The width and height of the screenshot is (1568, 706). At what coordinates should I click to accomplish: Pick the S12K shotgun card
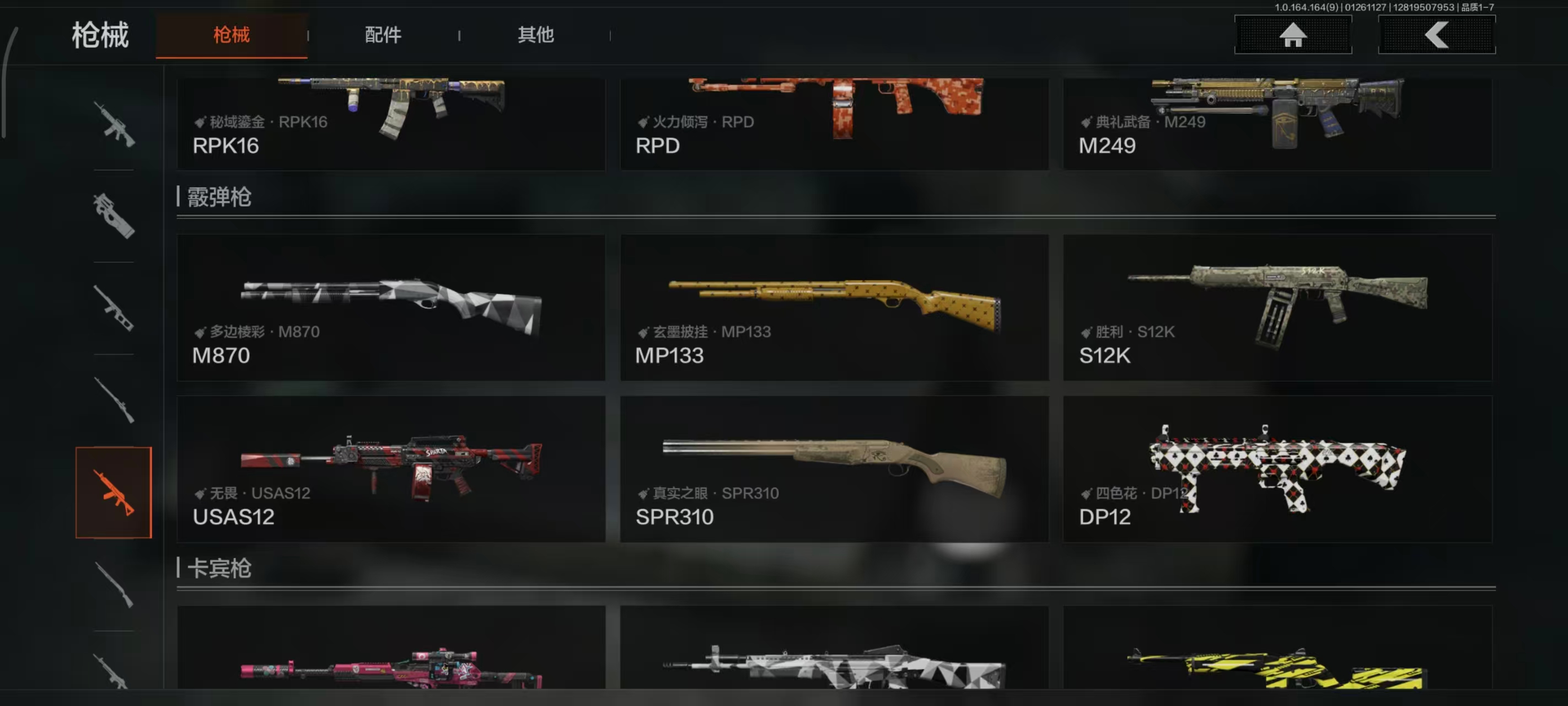(x=1277, y=308)
